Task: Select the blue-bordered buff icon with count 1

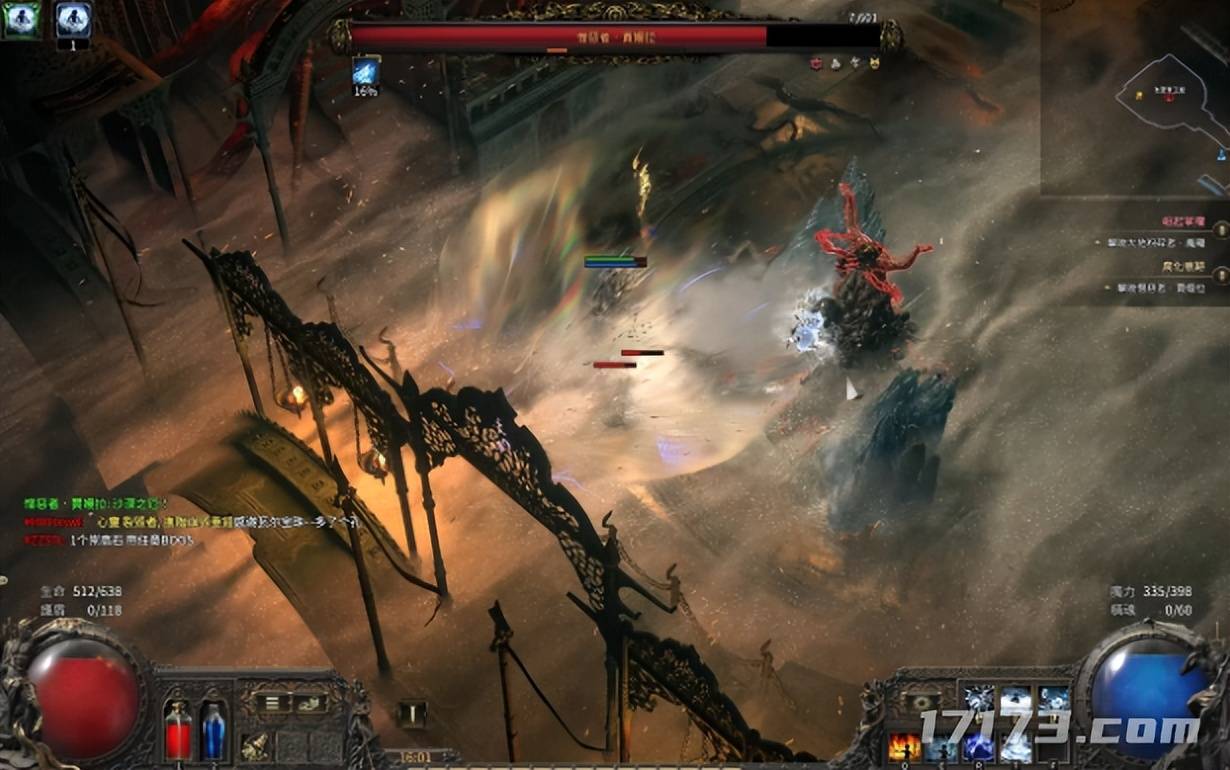Action: click(x=73, y=20)
